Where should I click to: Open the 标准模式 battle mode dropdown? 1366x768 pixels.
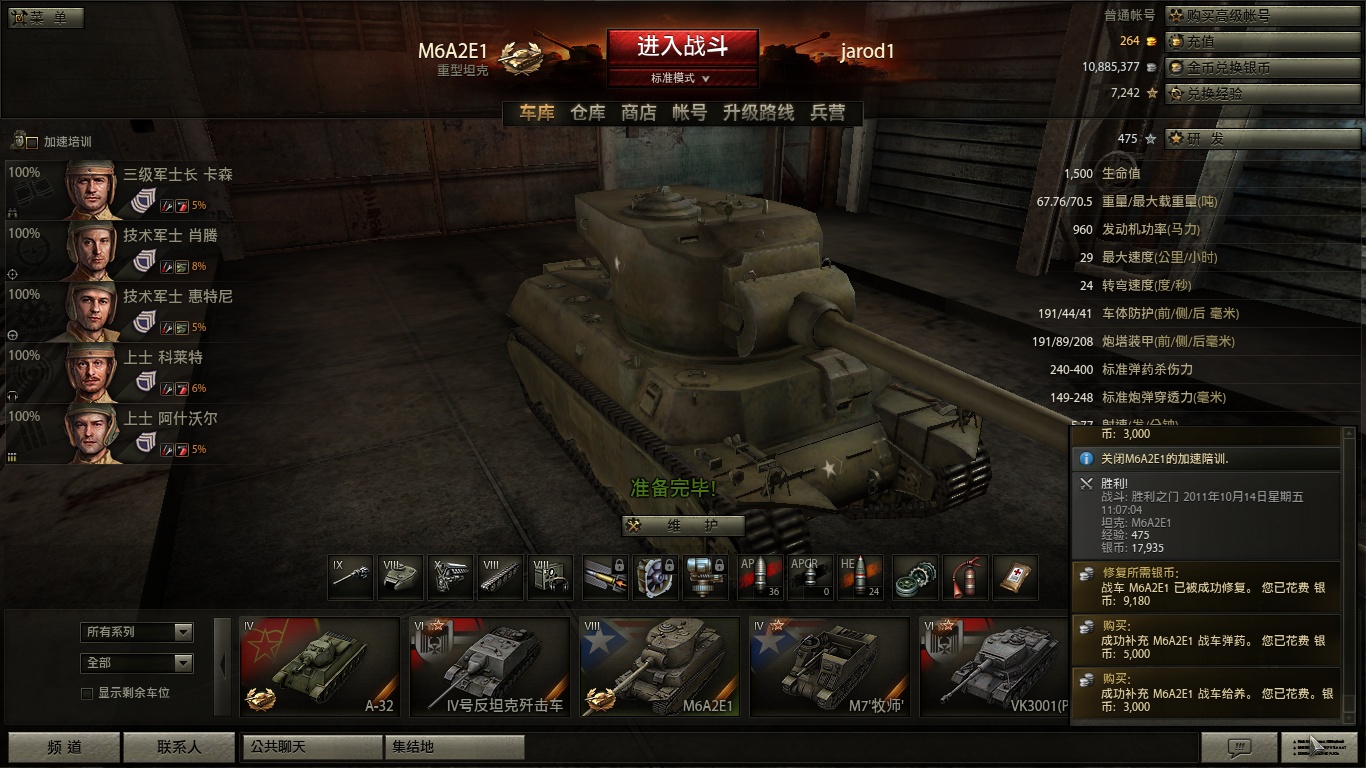(x=681, y=78)
